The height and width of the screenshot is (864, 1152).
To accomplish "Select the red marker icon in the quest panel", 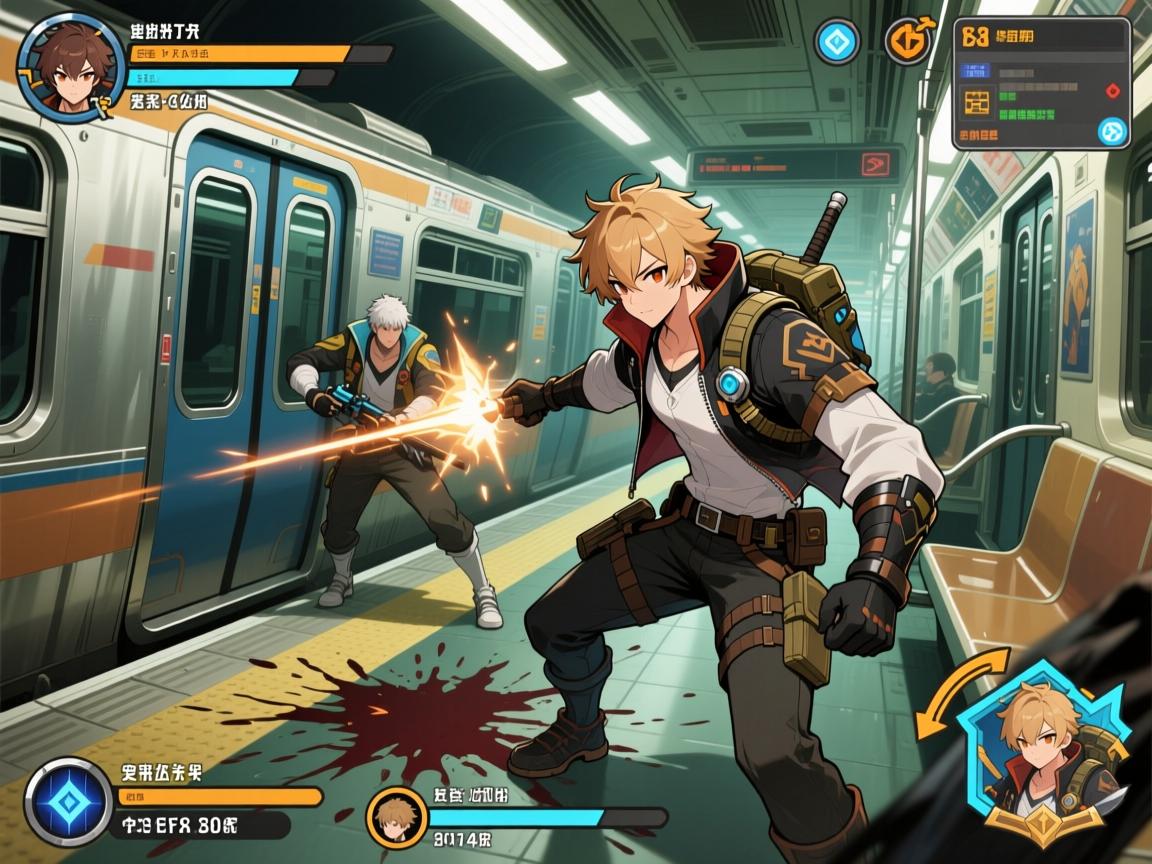I will pyautogui.click(x=1112, y=91).
